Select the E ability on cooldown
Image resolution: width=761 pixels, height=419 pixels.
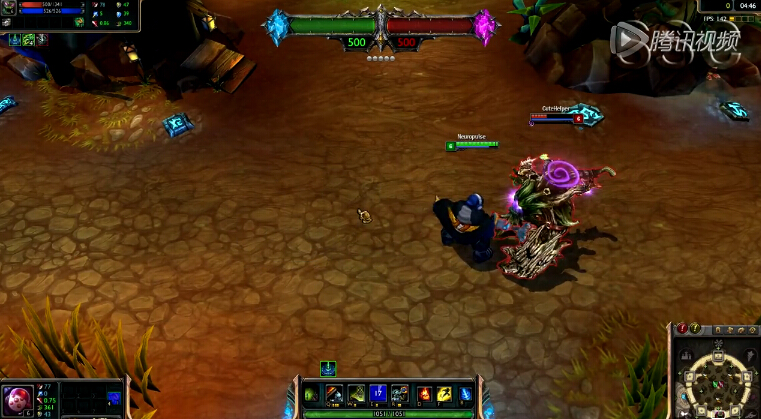click(378, 394)
